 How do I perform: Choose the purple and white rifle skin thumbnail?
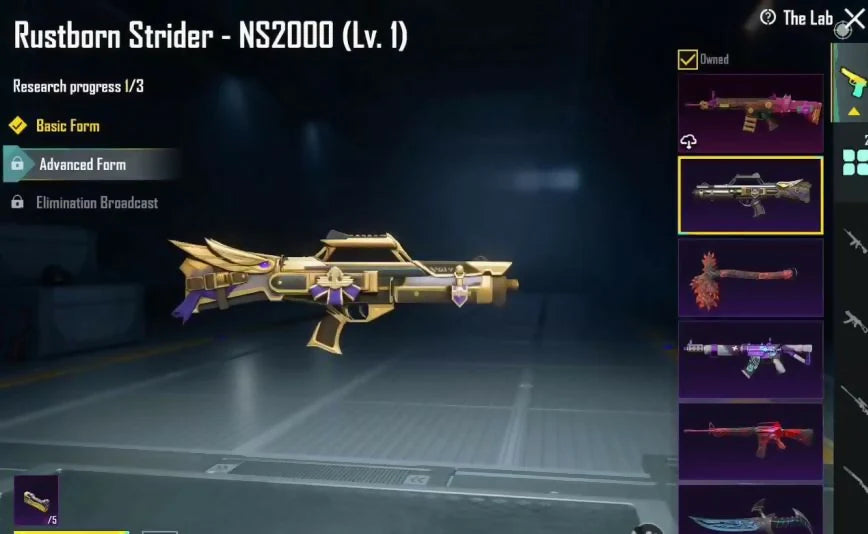[750, 359]
